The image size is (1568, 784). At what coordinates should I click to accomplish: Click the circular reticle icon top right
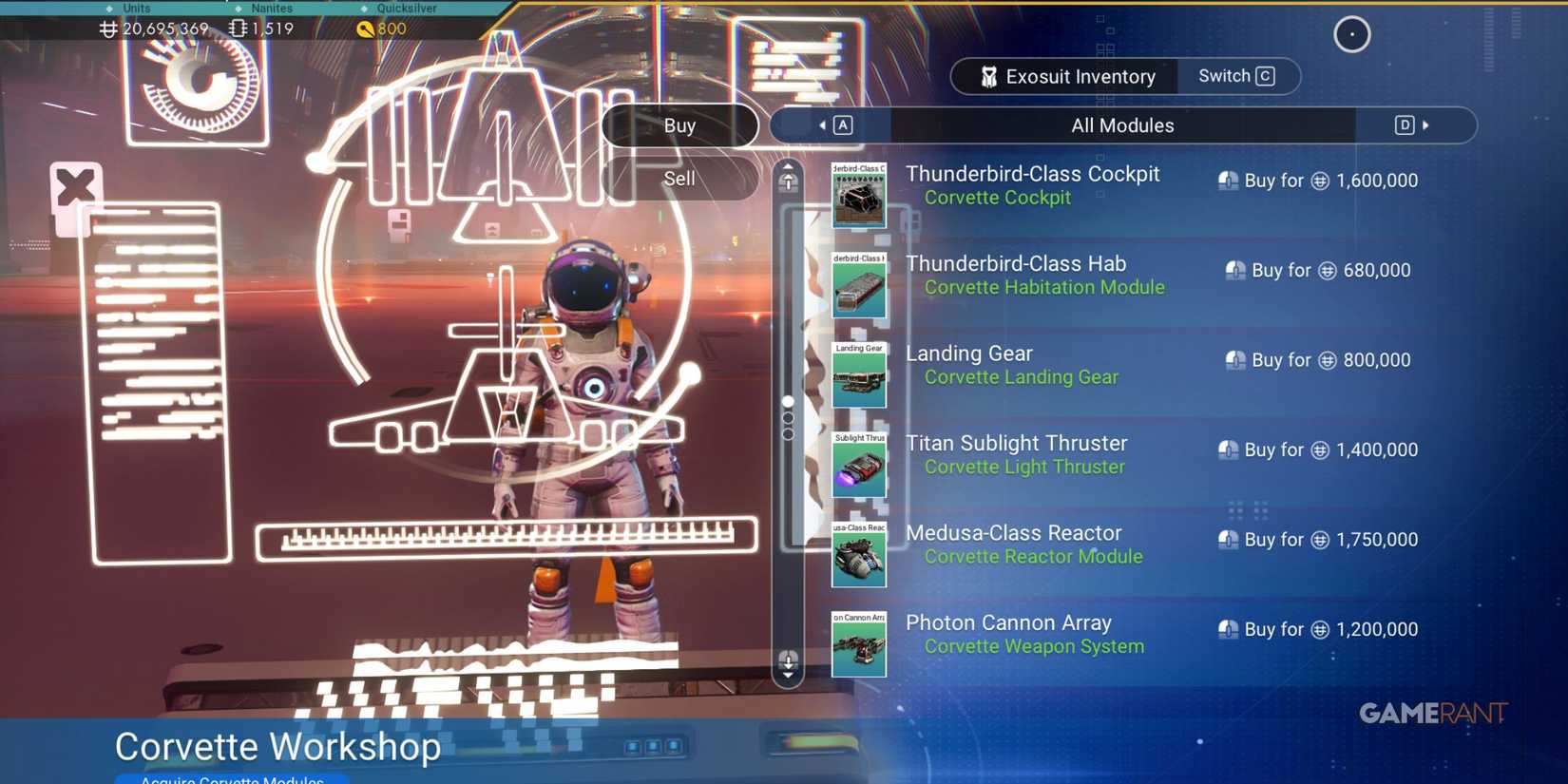coord(1351,34)
